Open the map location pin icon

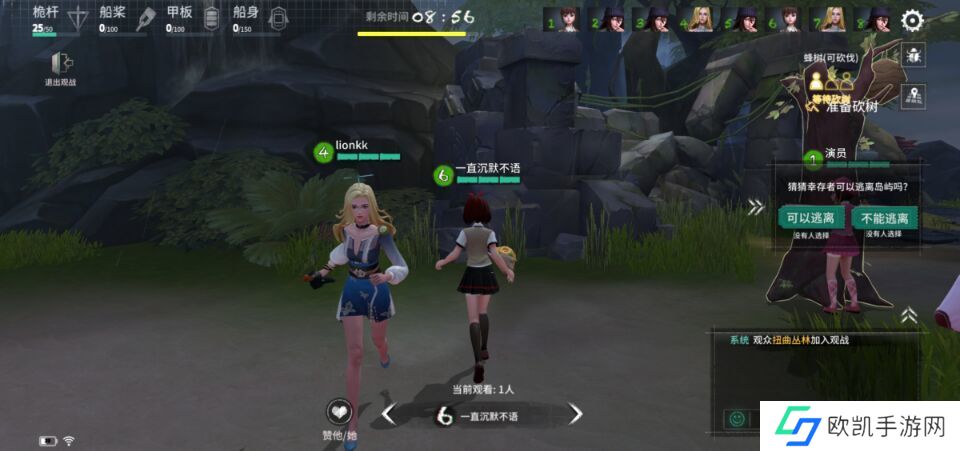tap(913, 96)
